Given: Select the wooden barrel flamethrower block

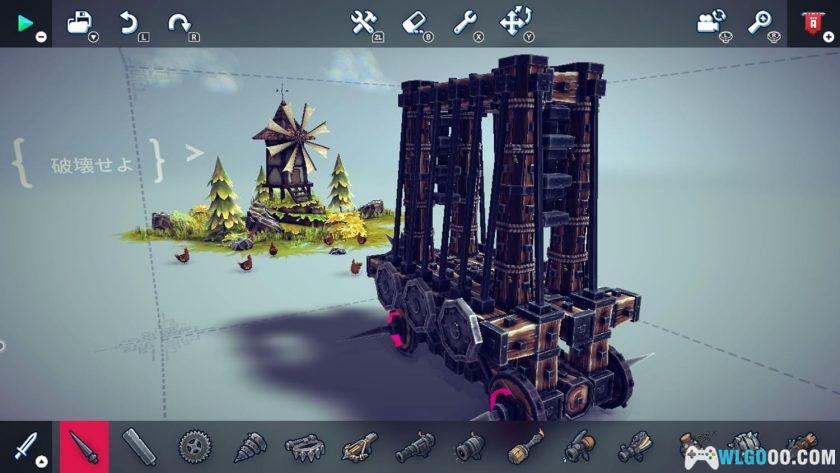Looking at the screenshot, I should [525, 446].
